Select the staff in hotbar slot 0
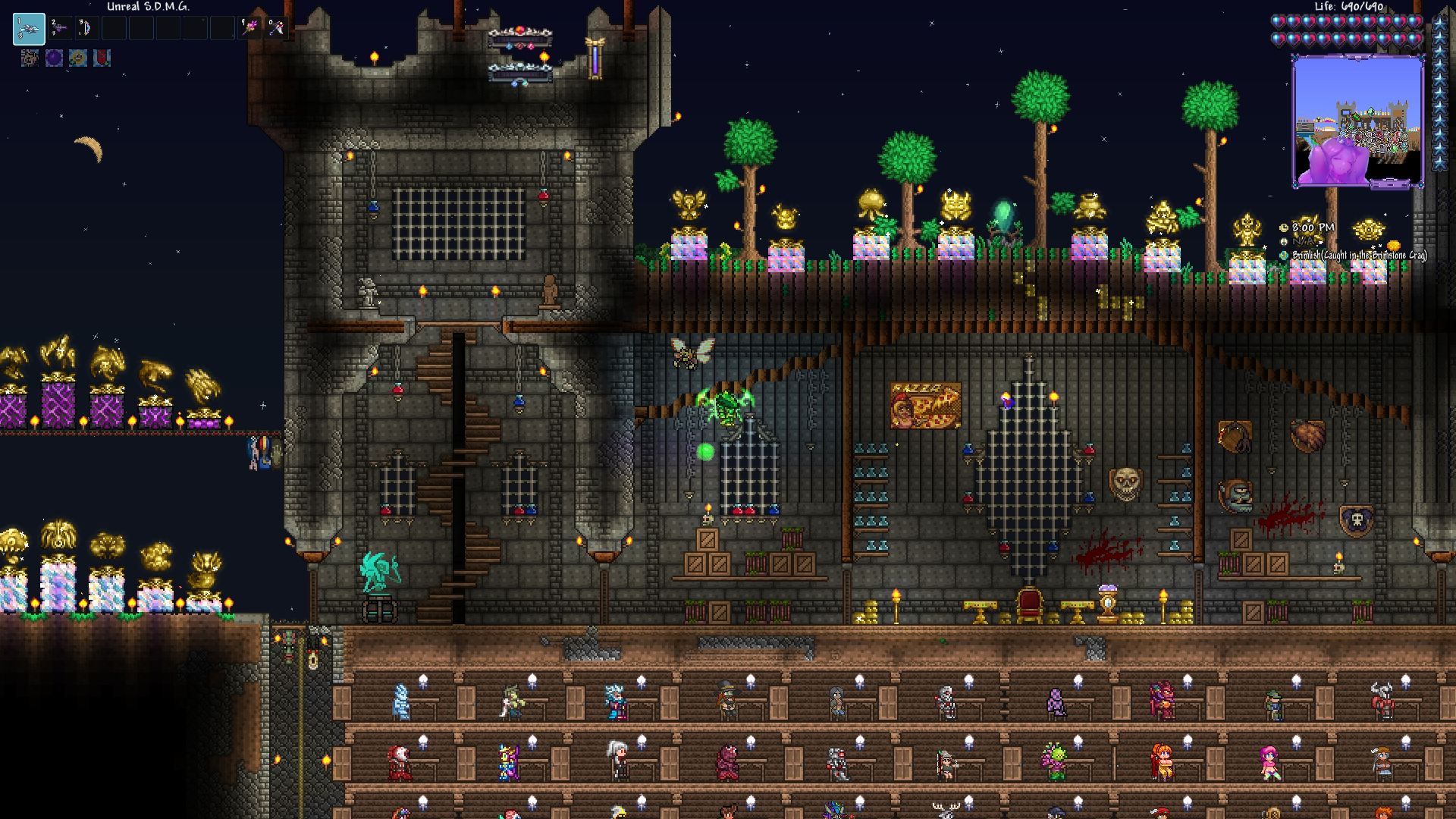Screen dimensions: 1456x819 click(x=277, y=27)
